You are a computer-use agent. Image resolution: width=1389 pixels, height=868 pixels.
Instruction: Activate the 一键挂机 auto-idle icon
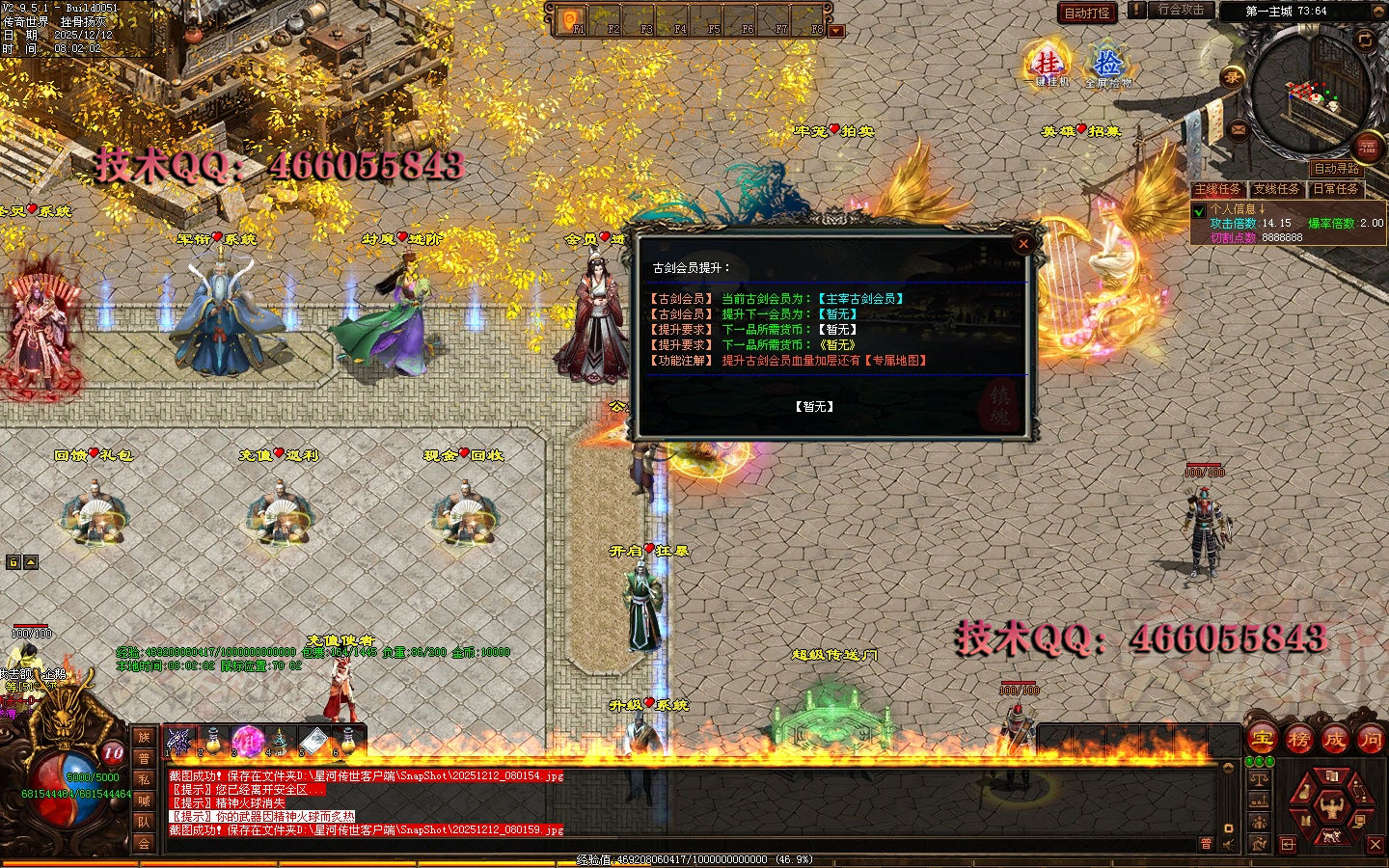coord(1047,66)
